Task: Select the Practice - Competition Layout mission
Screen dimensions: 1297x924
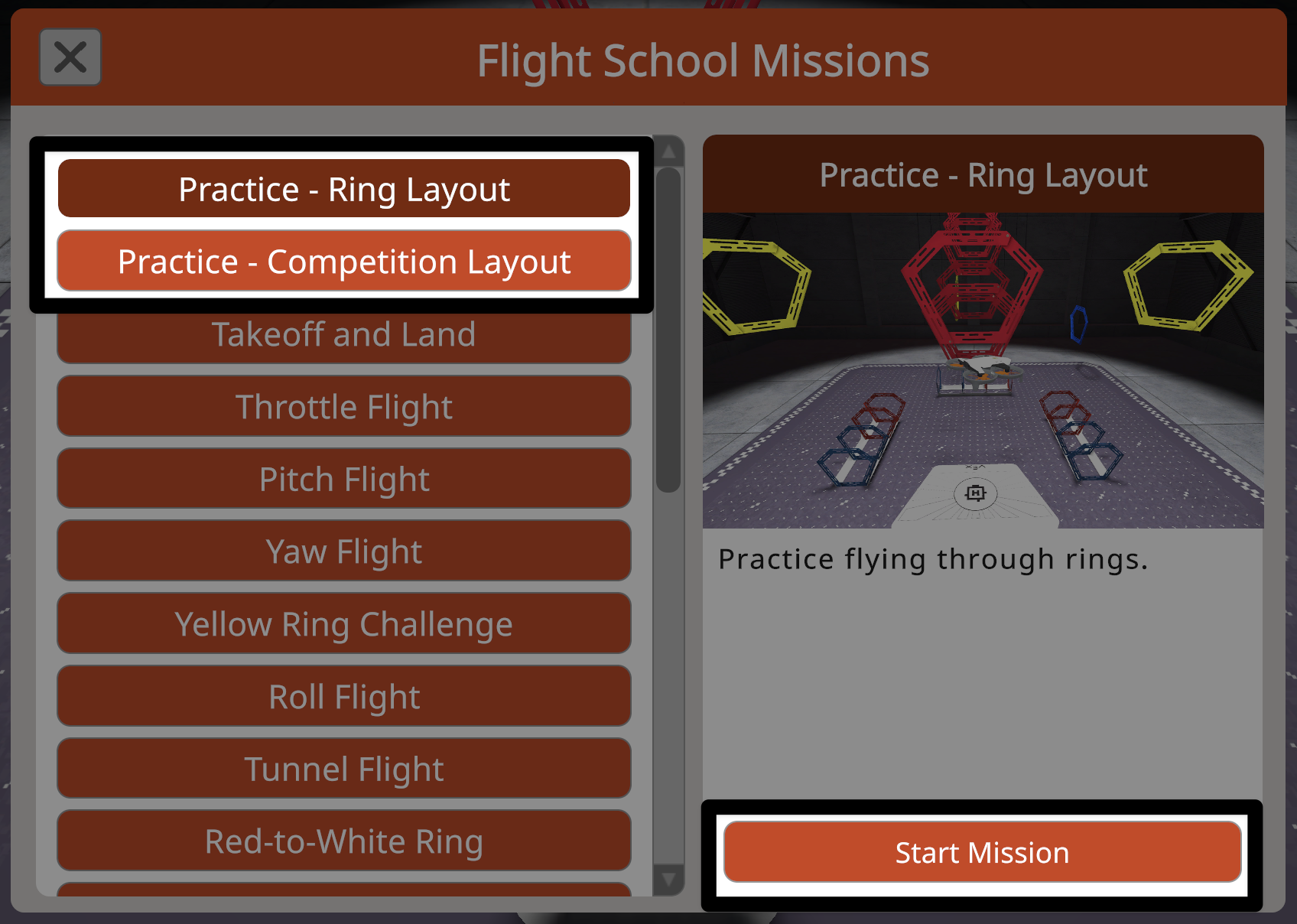Action: pyautogui.click(x=343, y=261)
